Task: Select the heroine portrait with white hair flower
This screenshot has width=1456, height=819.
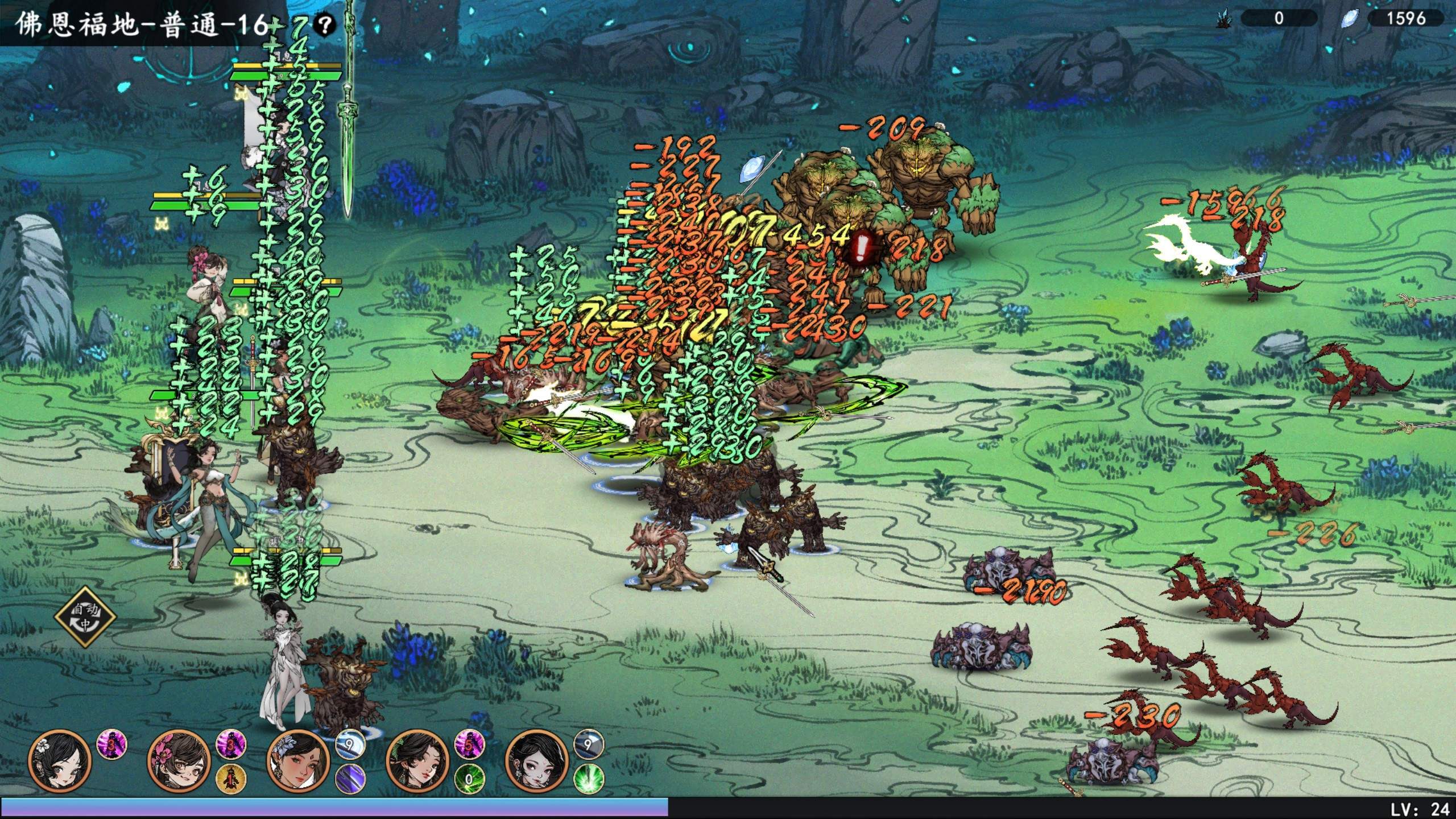Action: pyautogui.click(x=59, y=762)
